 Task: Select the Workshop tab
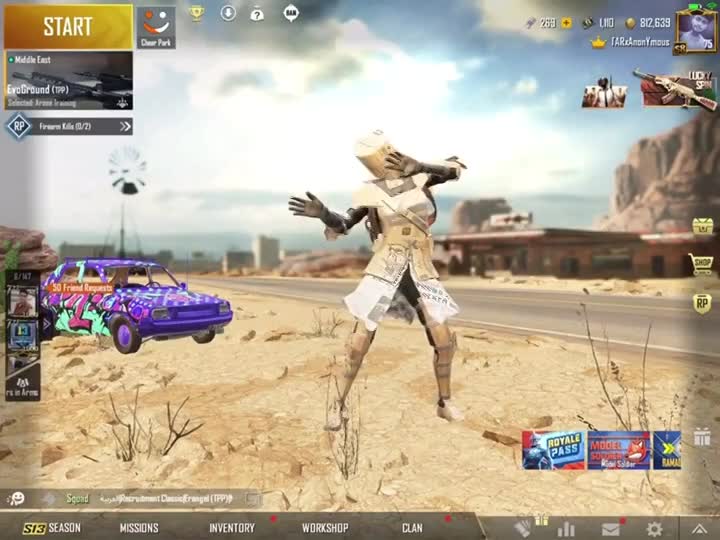click(x=325, y=528)
